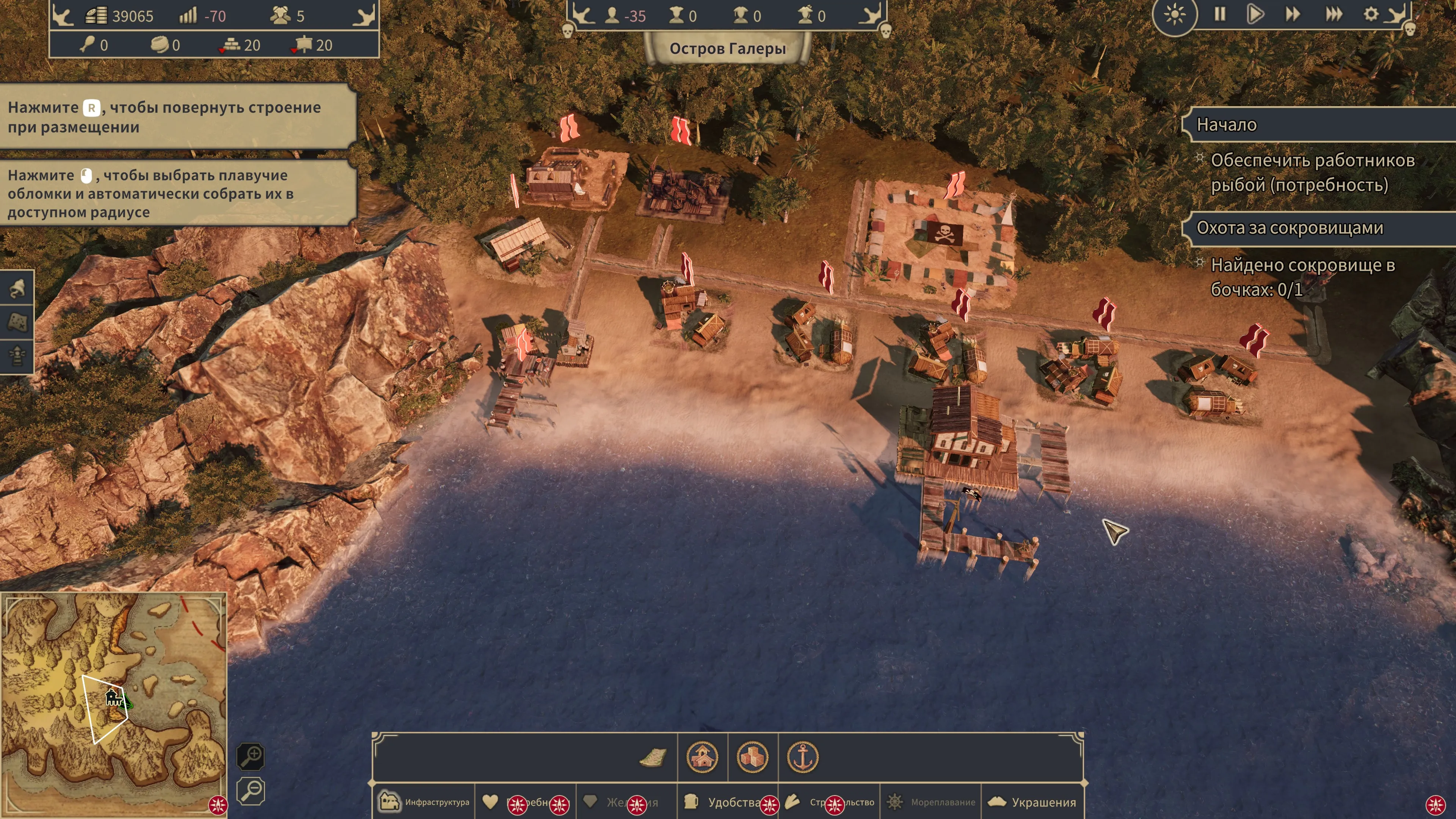Zoom out the minimap

pos(250,790)
